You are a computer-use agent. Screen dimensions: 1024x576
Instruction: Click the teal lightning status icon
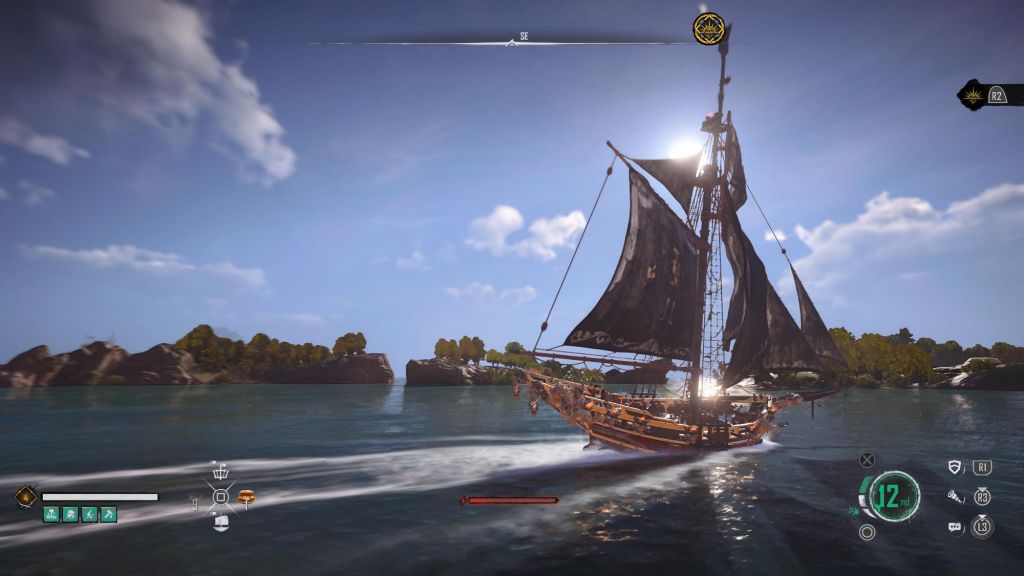(89, 514)
